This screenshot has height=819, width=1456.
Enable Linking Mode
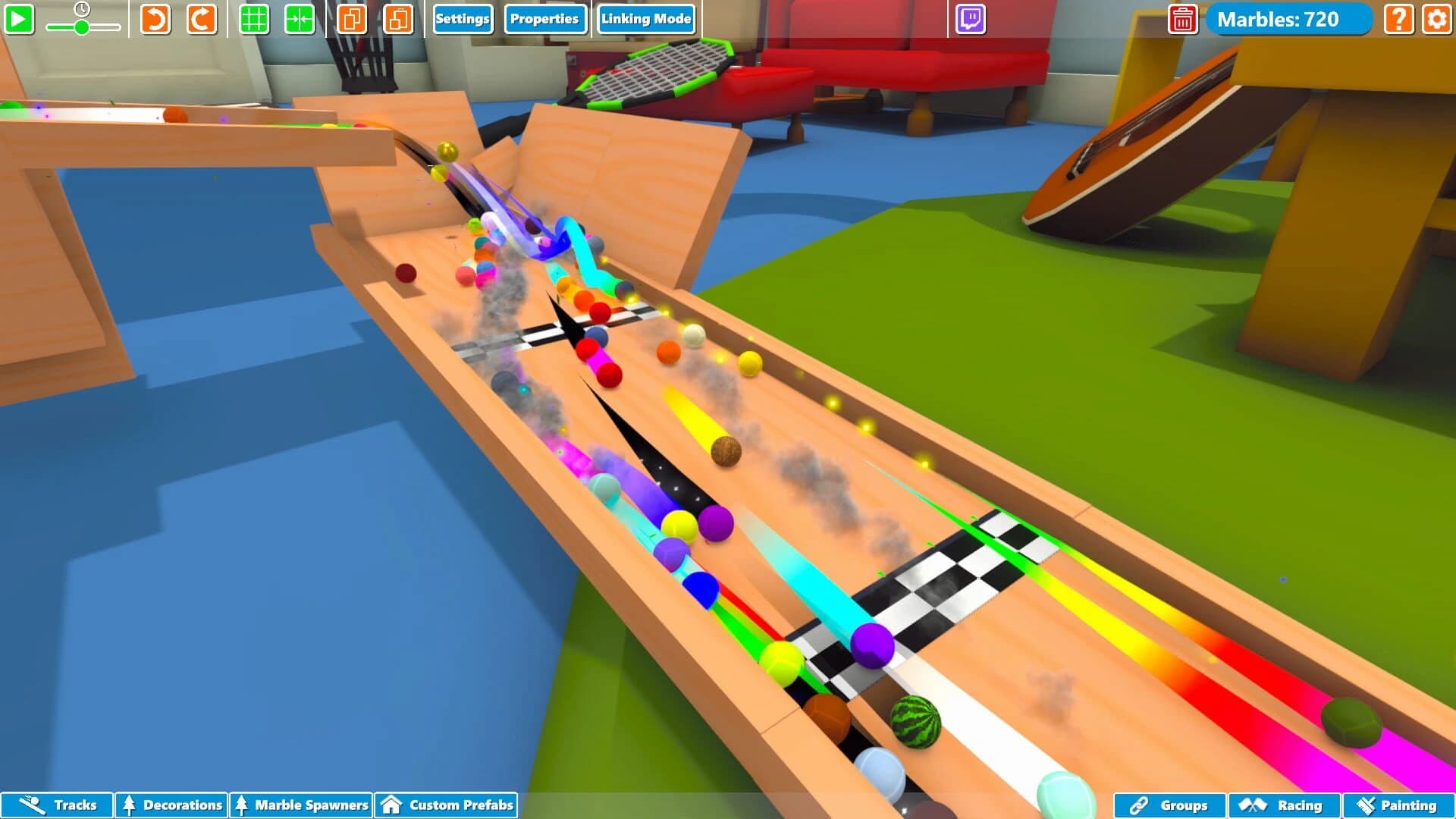645,19
